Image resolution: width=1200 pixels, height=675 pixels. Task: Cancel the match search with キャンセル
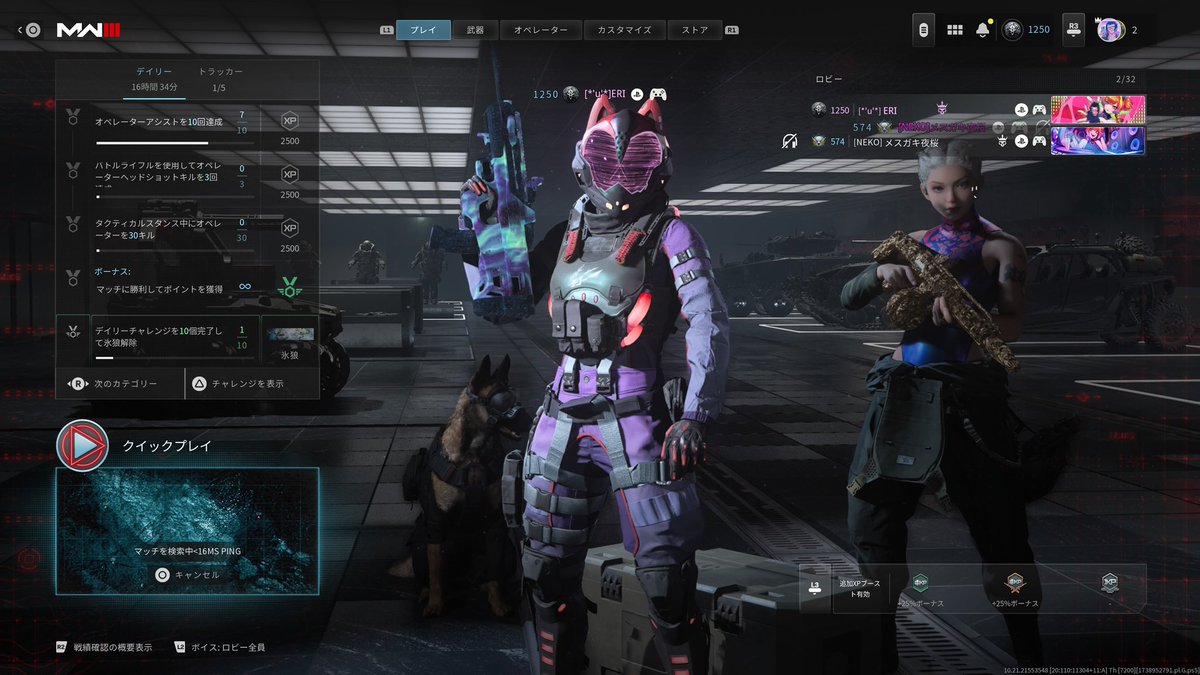click(x=186, y=575)
